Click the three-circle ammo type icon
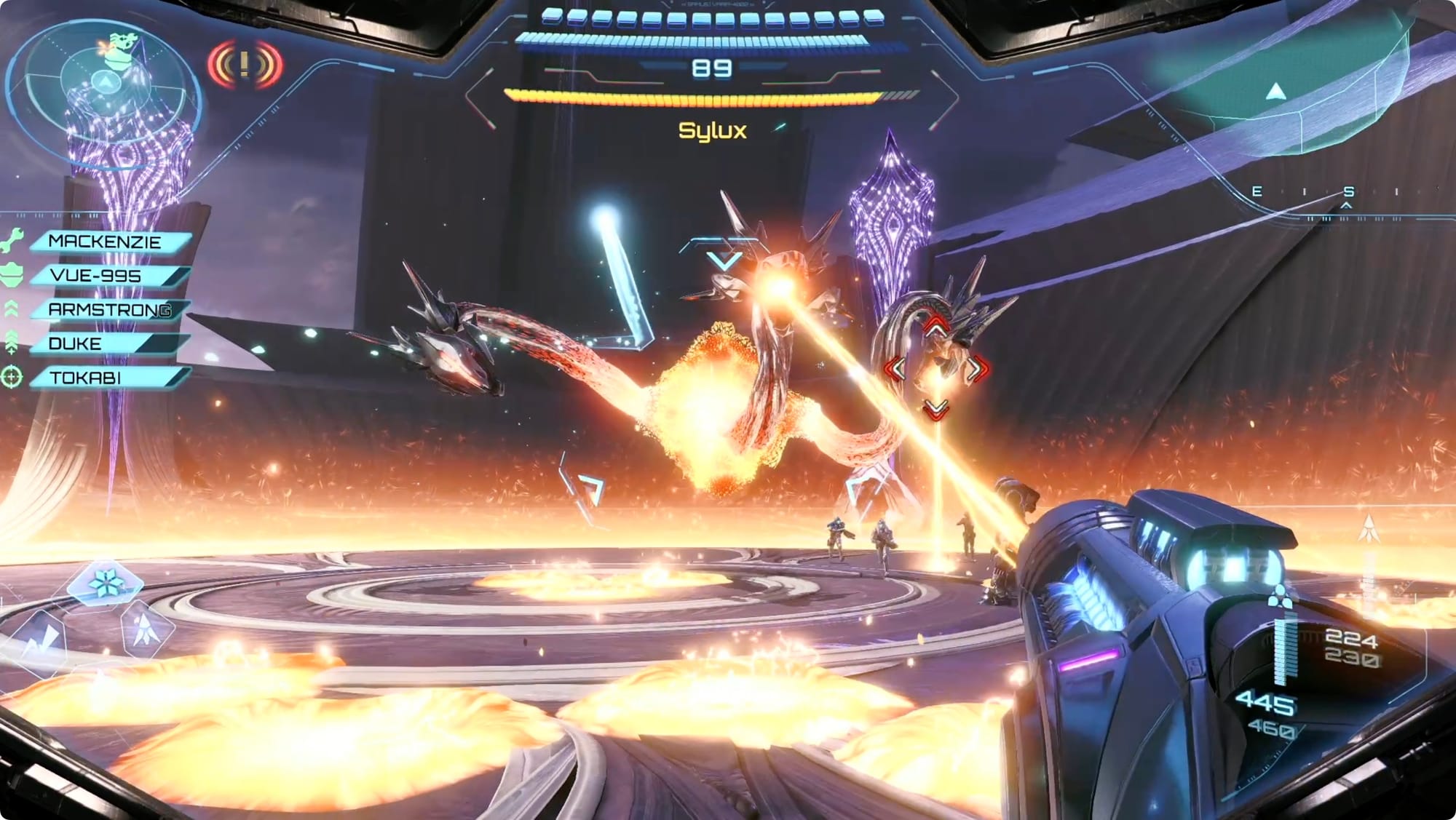The width and height of the screenshot is (1456, 820). 1279,597
